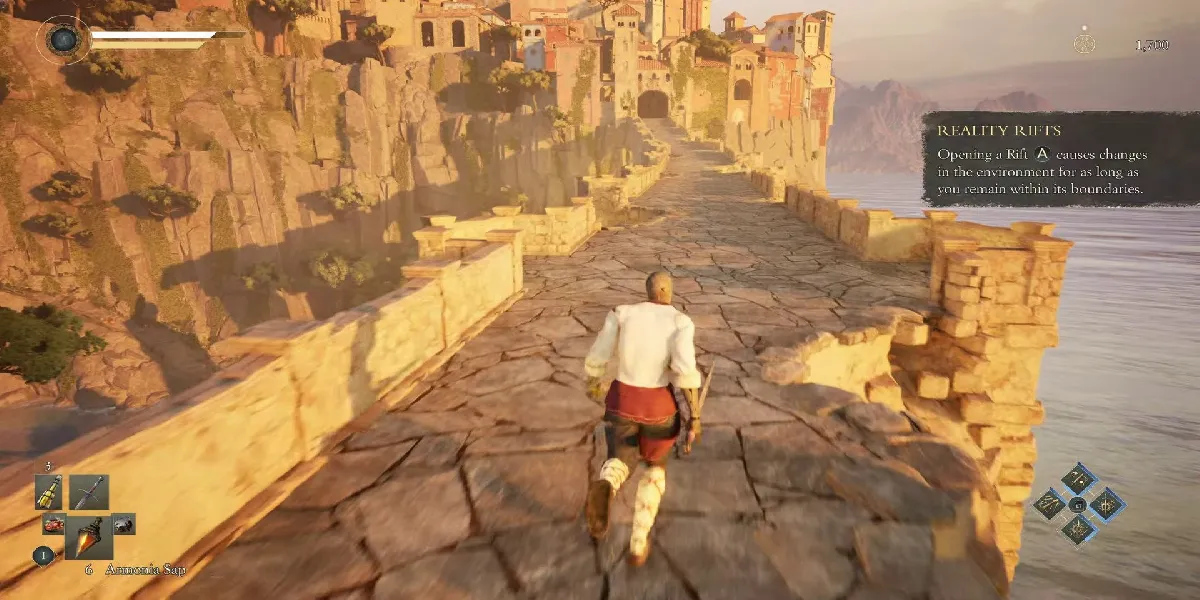Click the currency emblem next to 1,500

coord(1084,44)
